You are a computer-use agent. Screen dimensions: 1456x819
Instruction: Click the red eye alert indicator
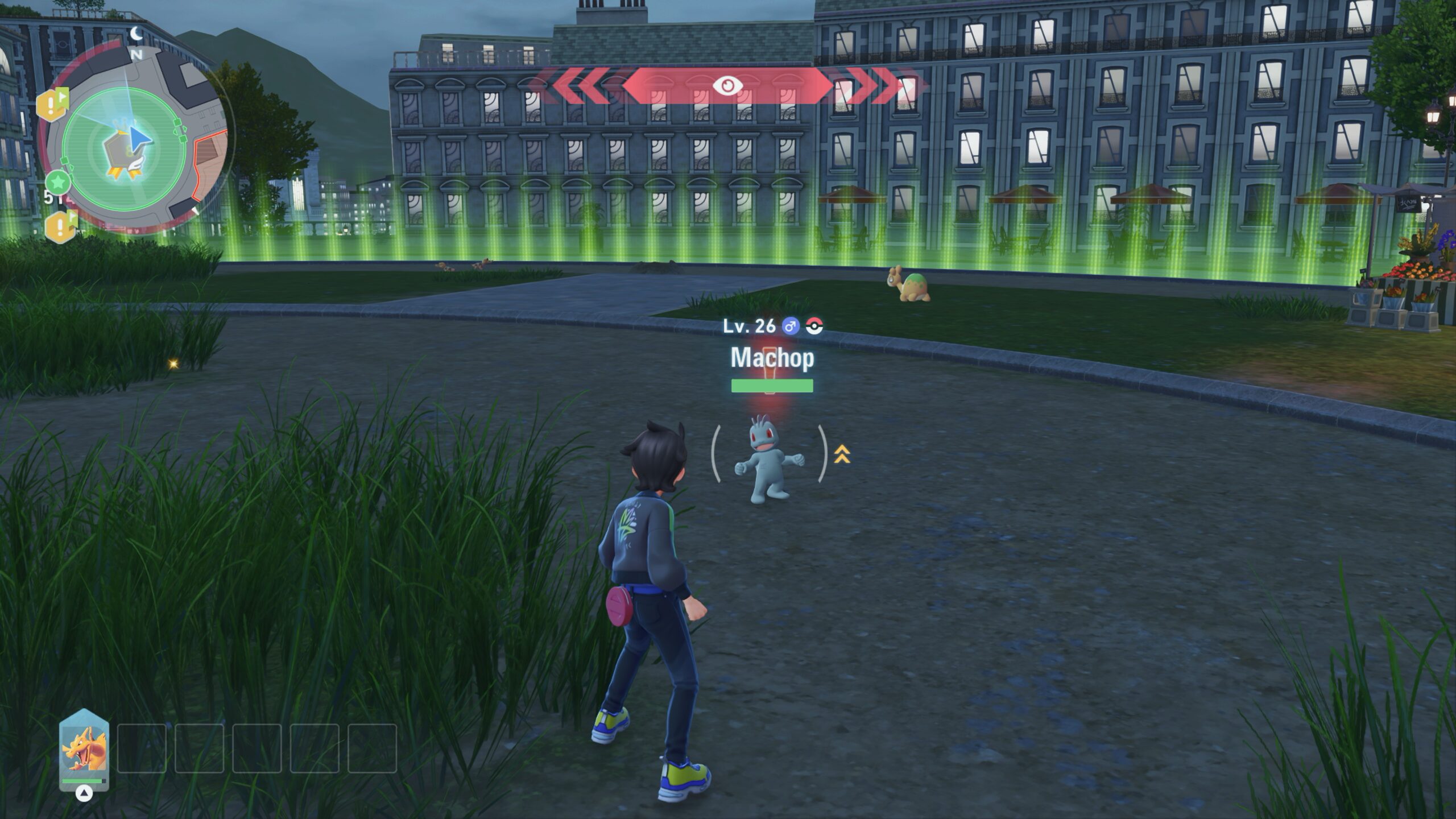727,86
